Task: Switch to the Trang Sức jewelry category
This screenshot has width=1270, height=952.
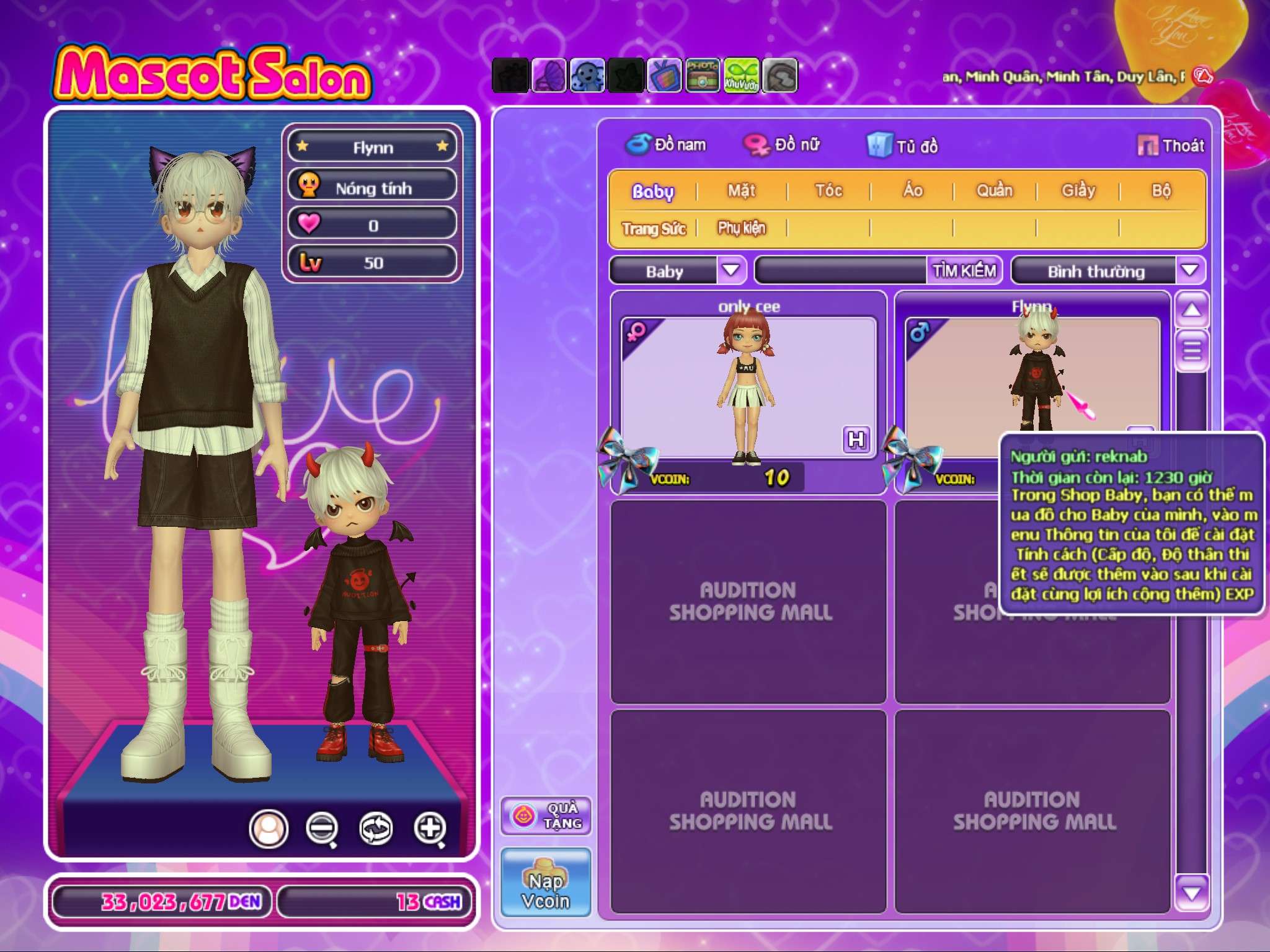Action: pyautogui.click(x=654, y=229)
